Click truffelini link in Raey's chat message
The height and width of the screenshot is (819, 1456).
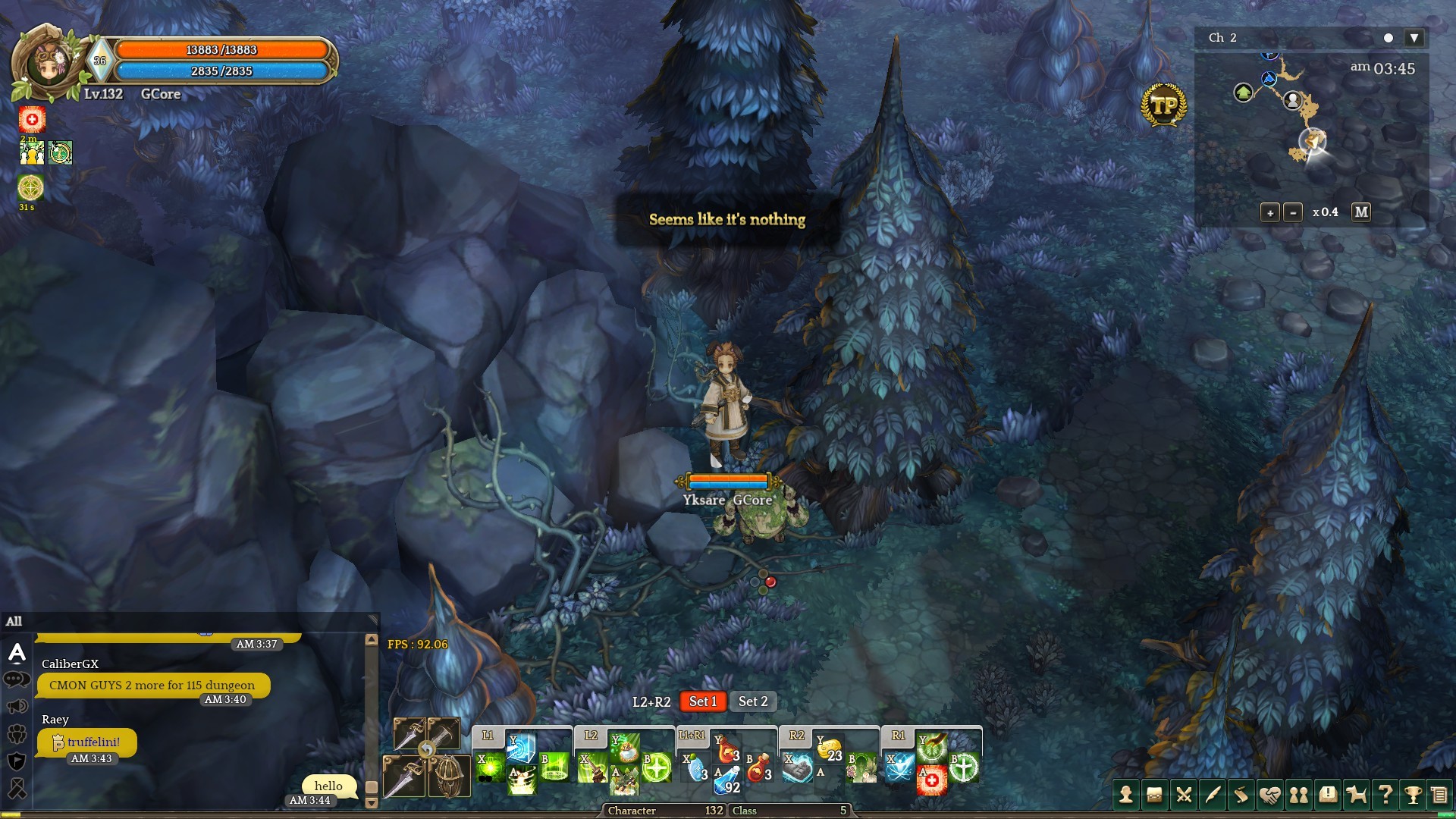pyautogui.click(x=93, y=742)
